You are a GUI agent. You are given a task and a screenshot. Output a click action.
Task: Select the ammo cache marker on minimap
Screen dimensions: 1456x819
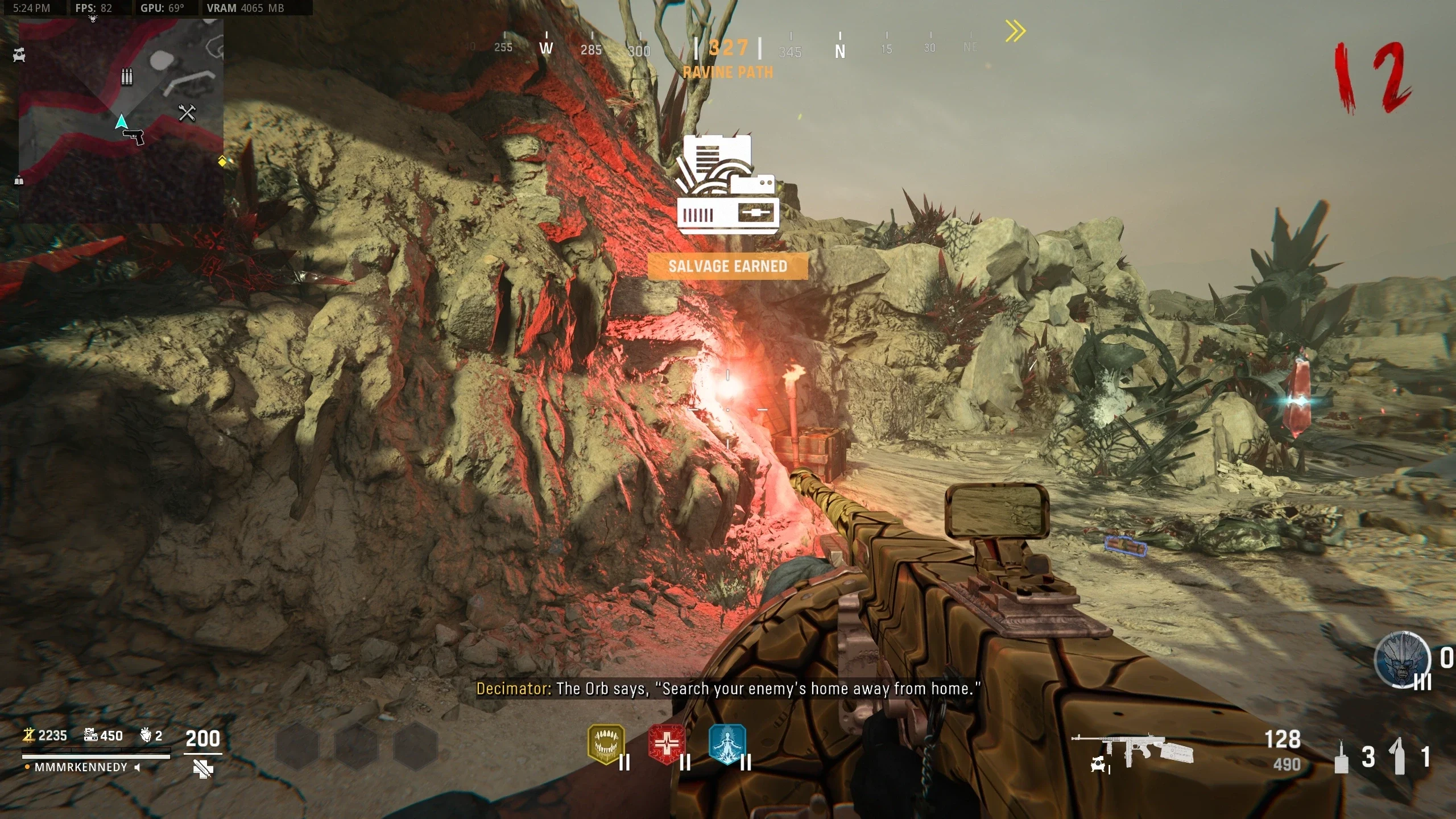tap(127, 77)
